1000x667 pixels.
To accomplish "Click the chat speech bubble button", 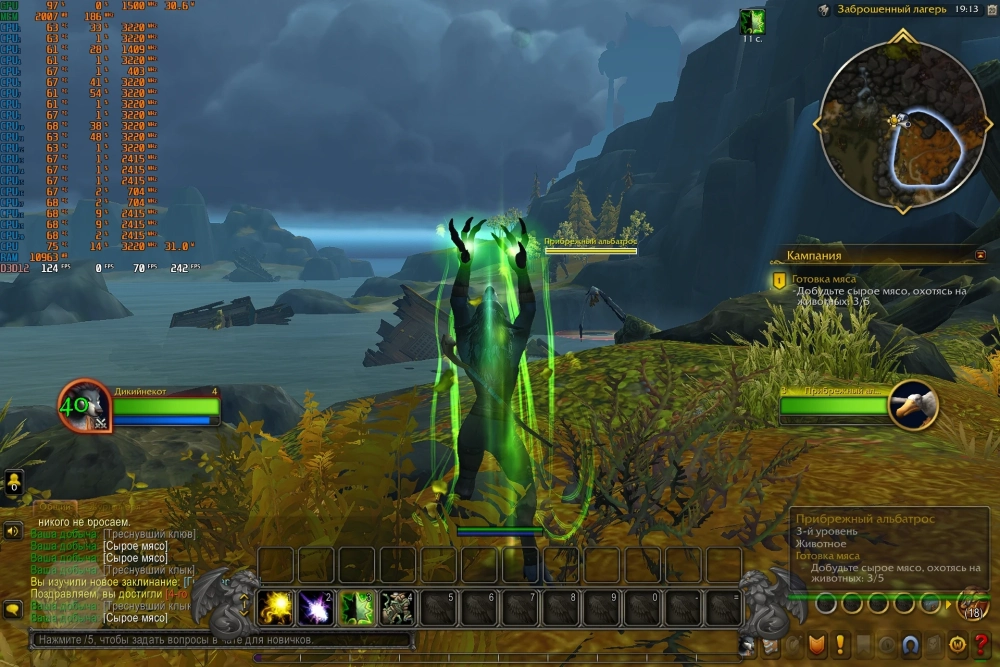I will pos(14,608).
